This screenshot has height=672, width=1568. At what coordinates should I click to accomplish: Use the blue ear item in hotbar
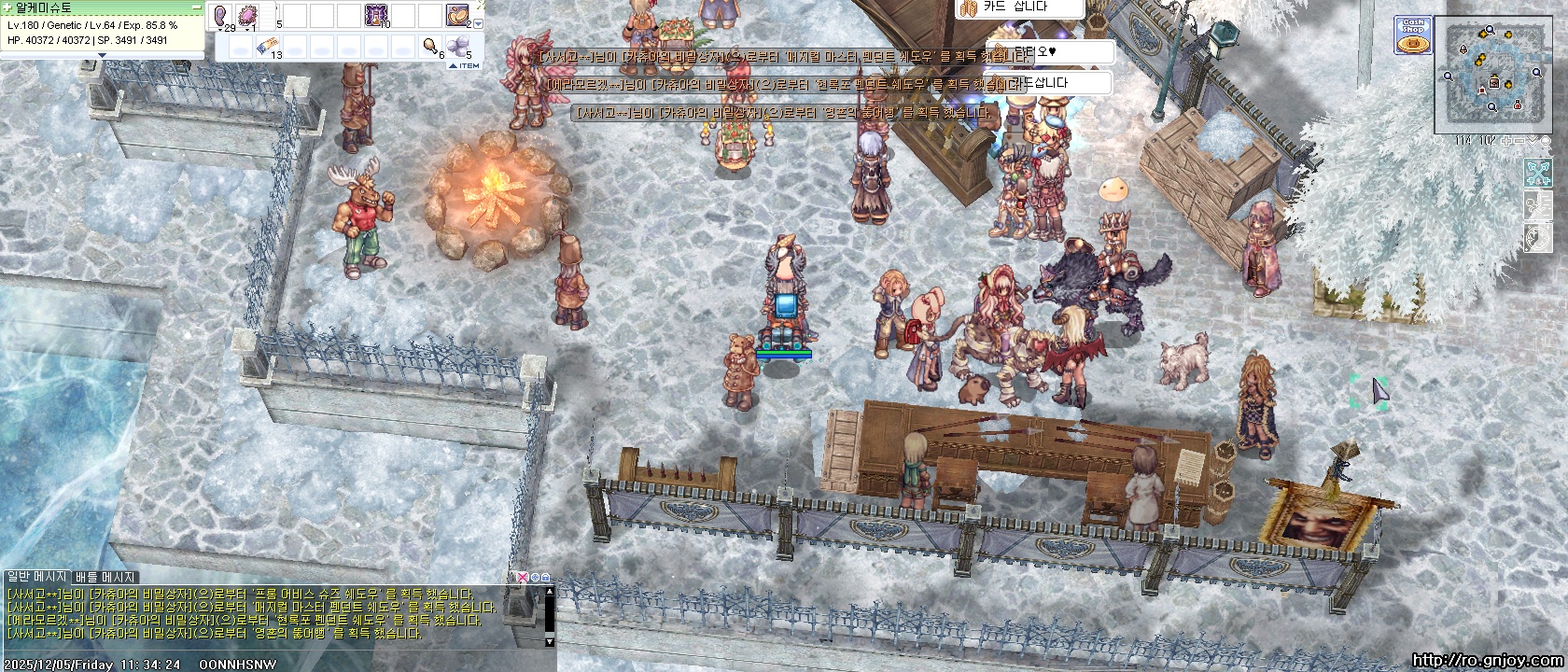pyautogui.click(x=223, y=15)
